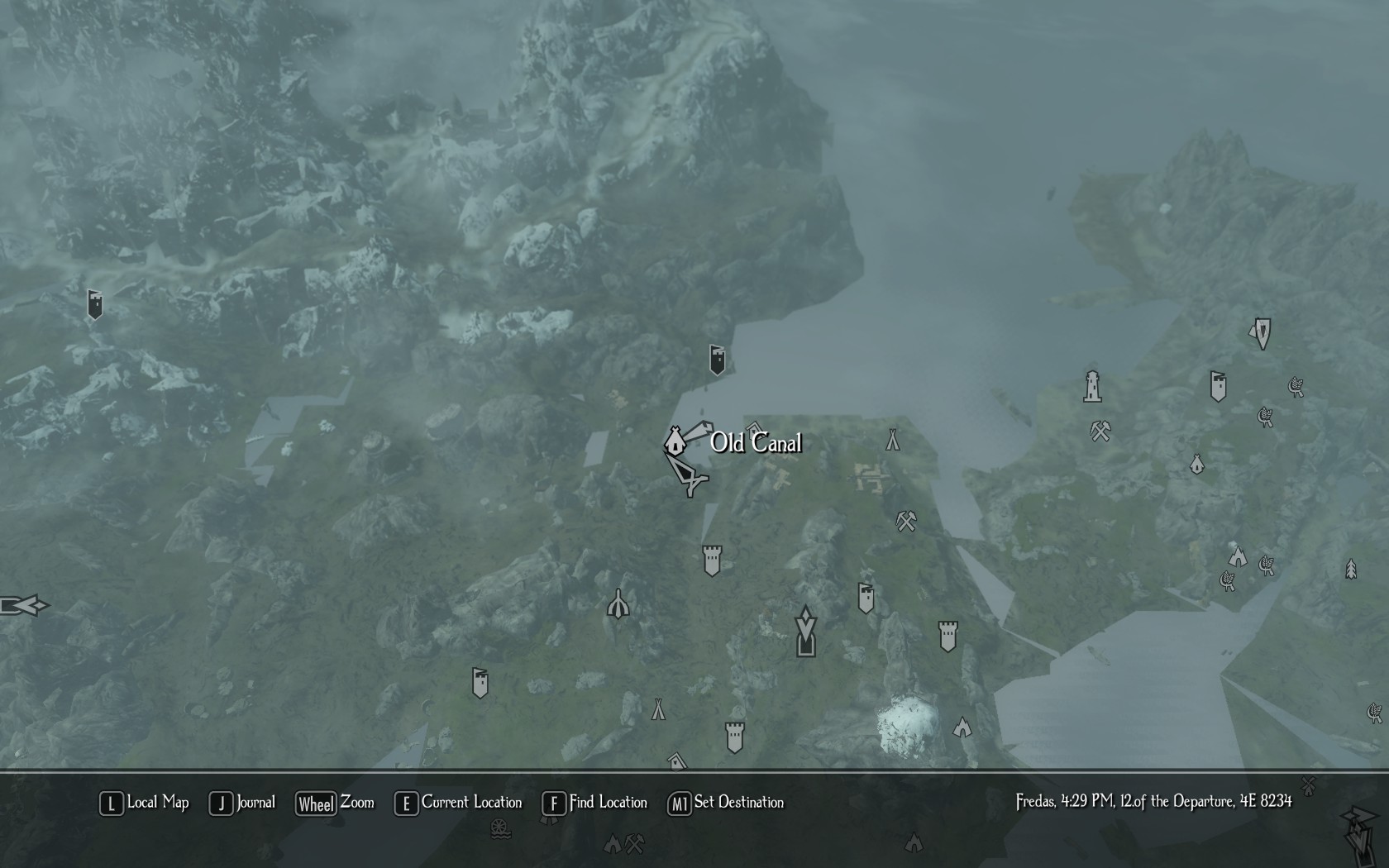The width and height of the screenshot is (1389, 868).
Task: Activate Set Destination
Action: (x=726, y=803)
